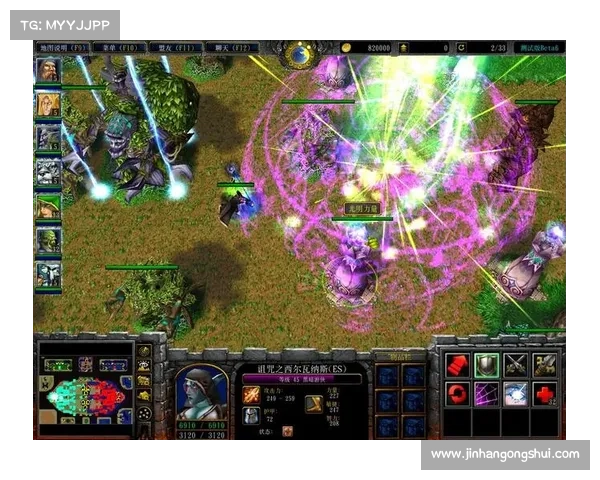Select the blonde-haired hero icon
This screenshot has height=480, width=600.
(48, 104)
